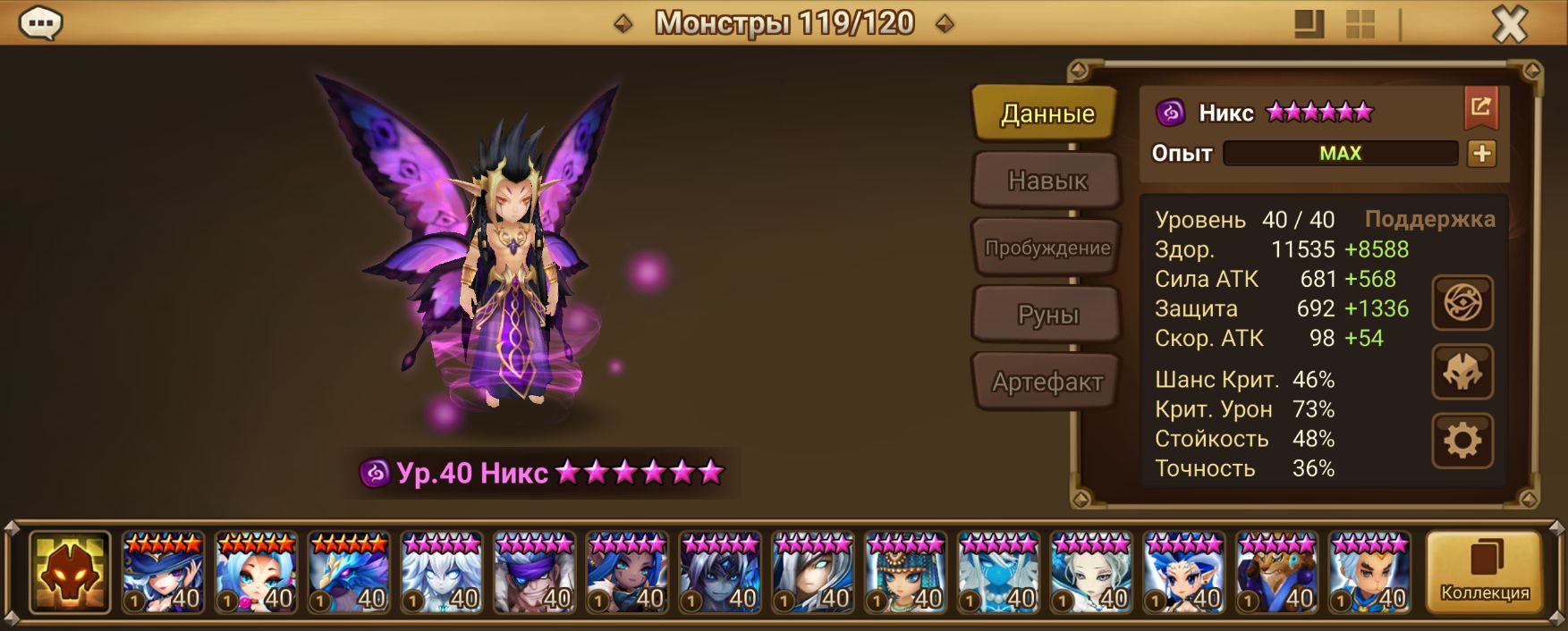
Task: Show the next monster with right arrow
Action: pos(944,24)
